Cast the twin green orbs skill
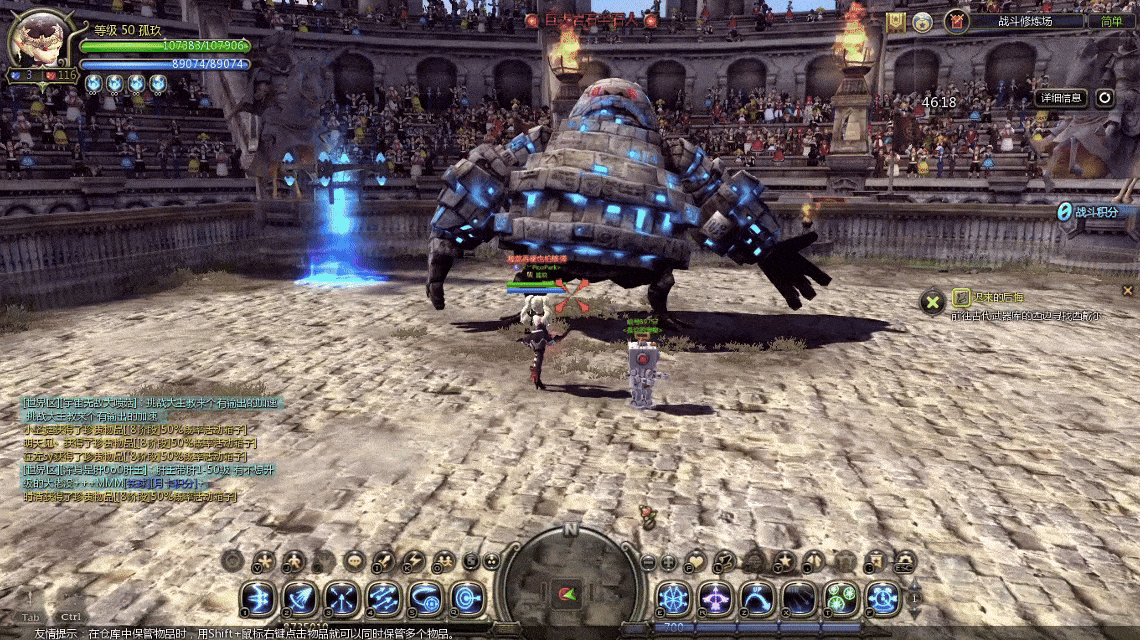The image size is (1140, 640). click(x=841, y=599)
